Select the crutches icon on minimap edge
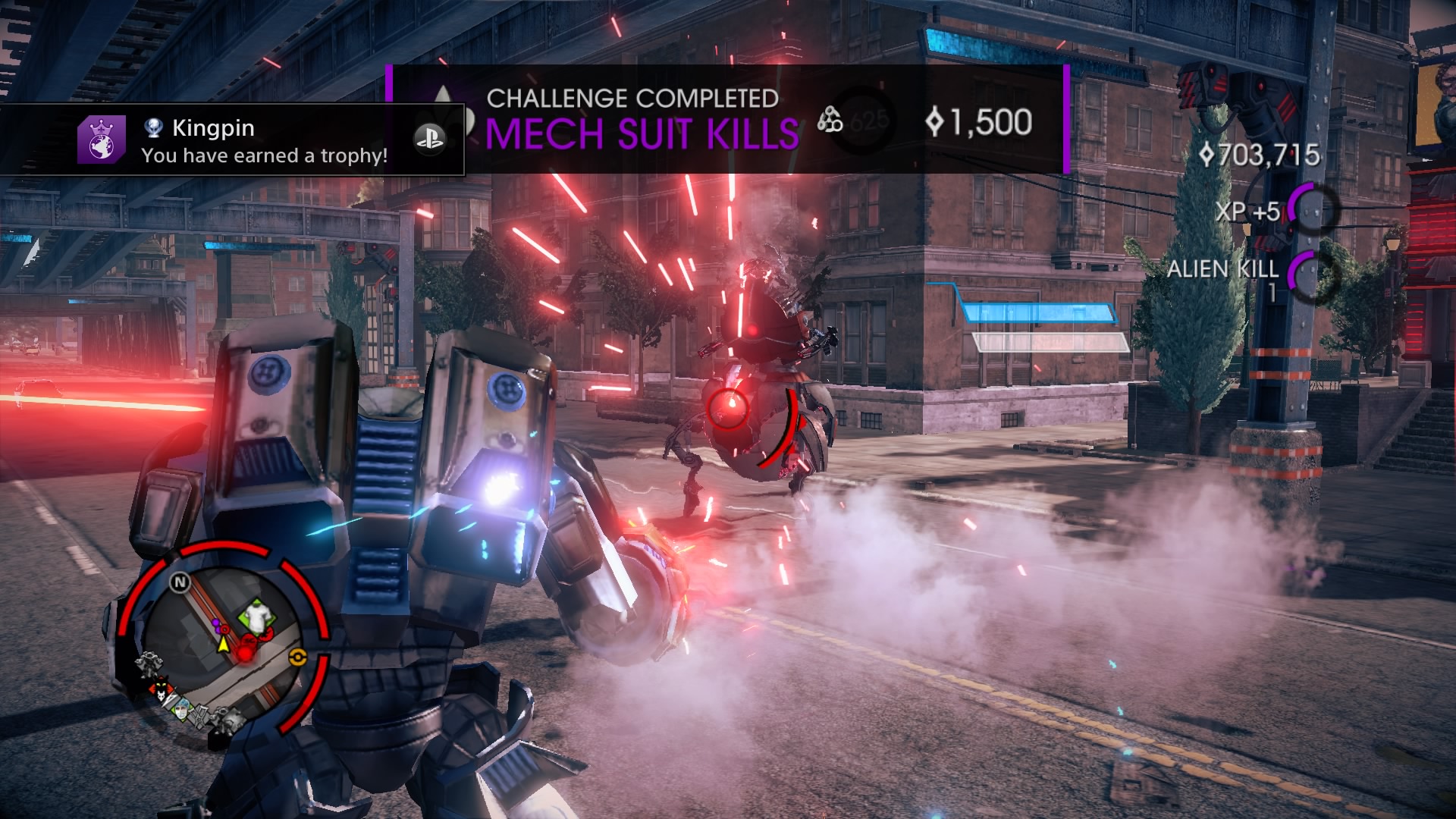The width and height of the screenshot is (1456, 819). pyautogui.click(x=199, y=714)
